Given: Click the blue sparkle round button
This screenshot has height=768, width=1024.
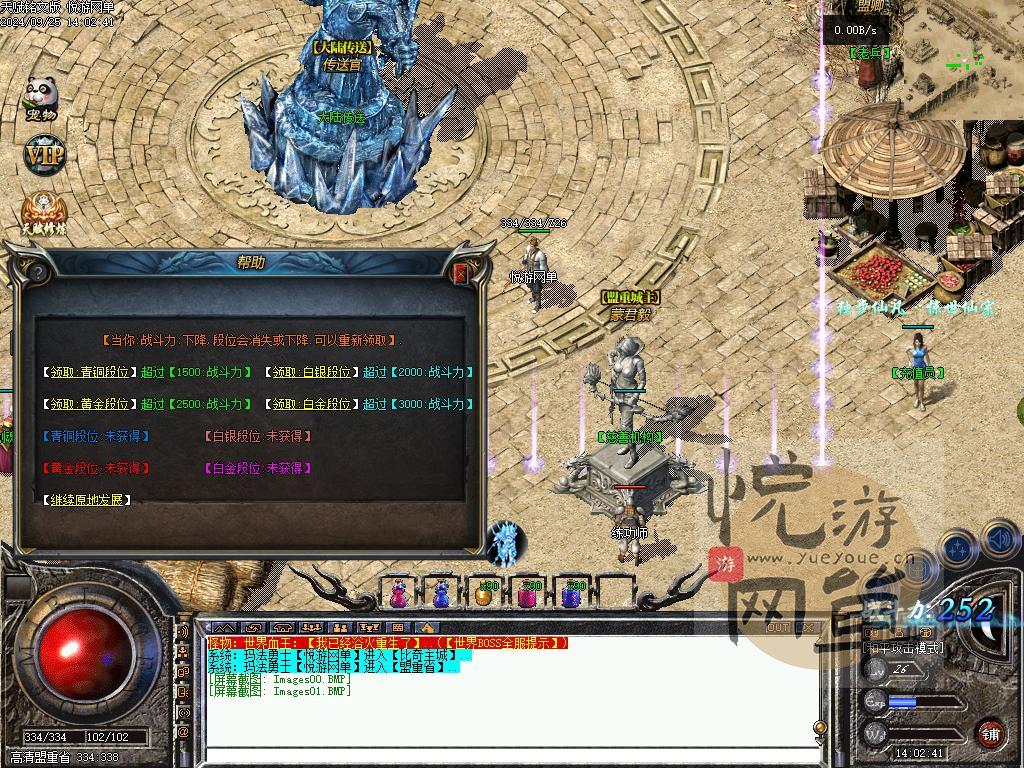Looking at the screenshot, I should 957,549.
